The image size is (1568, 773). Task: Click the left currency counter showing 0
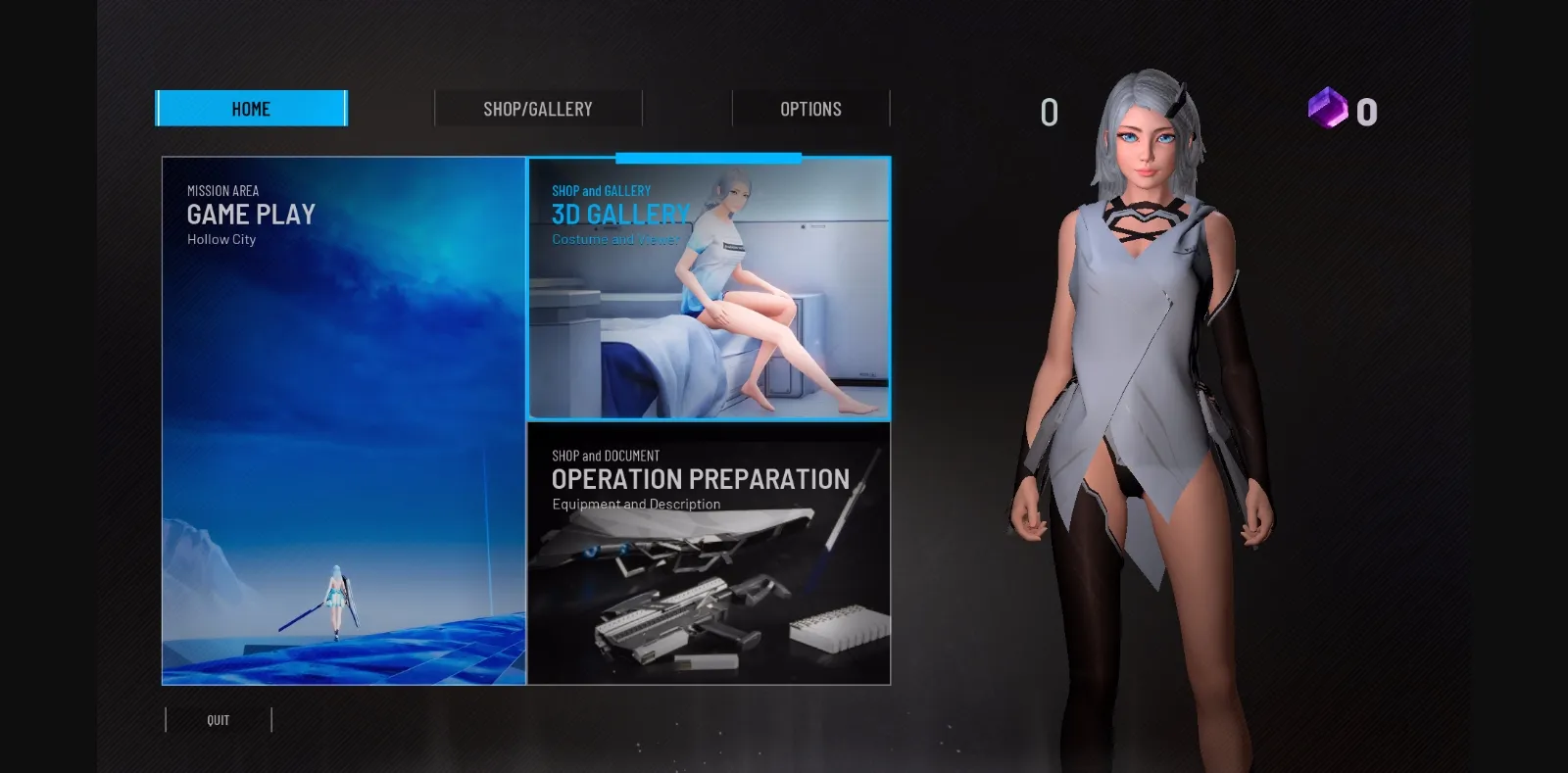coord(1049,111)
